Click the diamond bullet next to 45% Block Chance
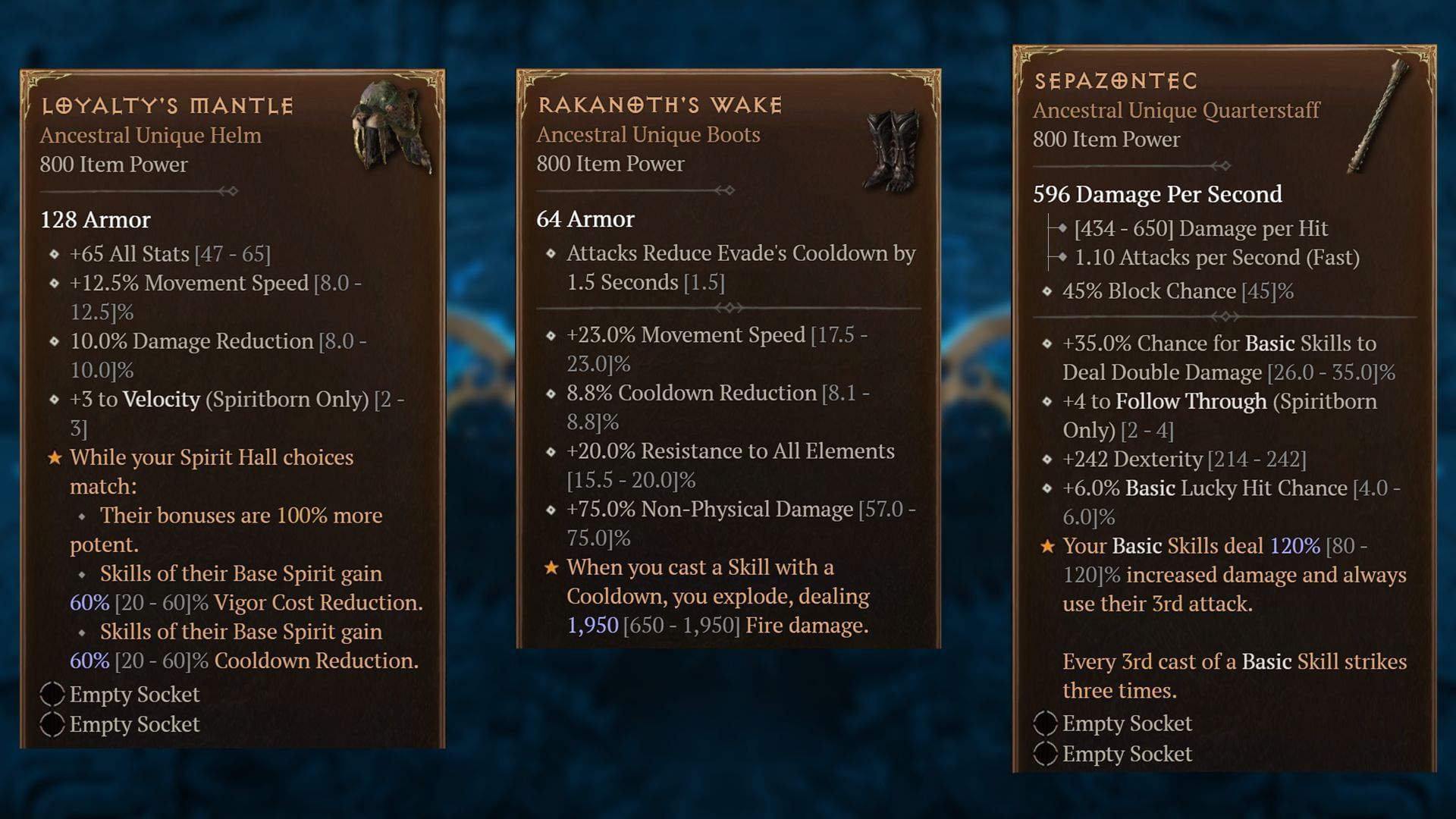Viewport: 1456px width, 819px height. tap(1046, 291)
